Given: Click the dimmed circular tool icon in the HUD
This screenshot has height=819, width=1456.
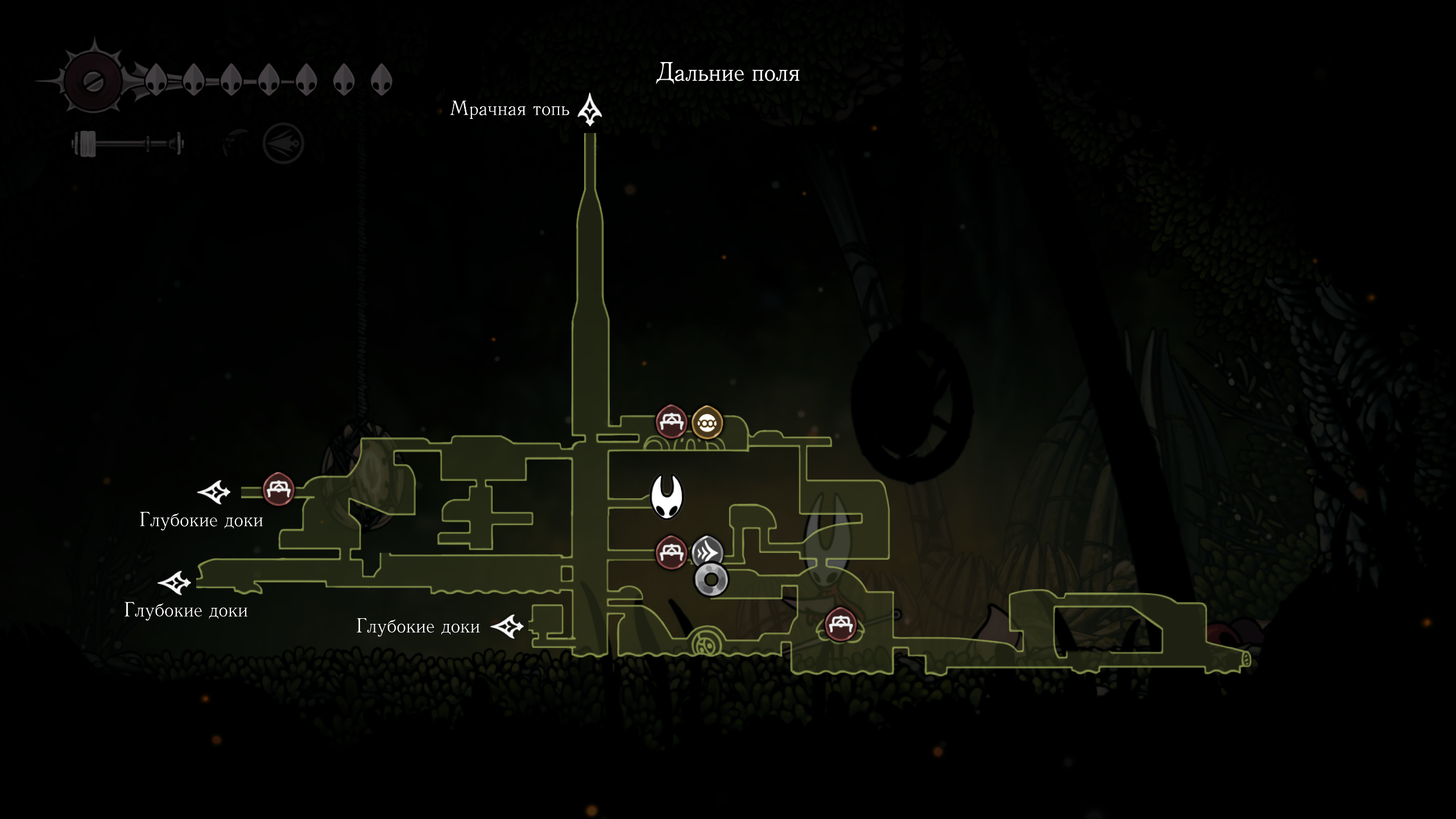Looking at the screenshot, I should pyautogui.click(x=283, y=143).
